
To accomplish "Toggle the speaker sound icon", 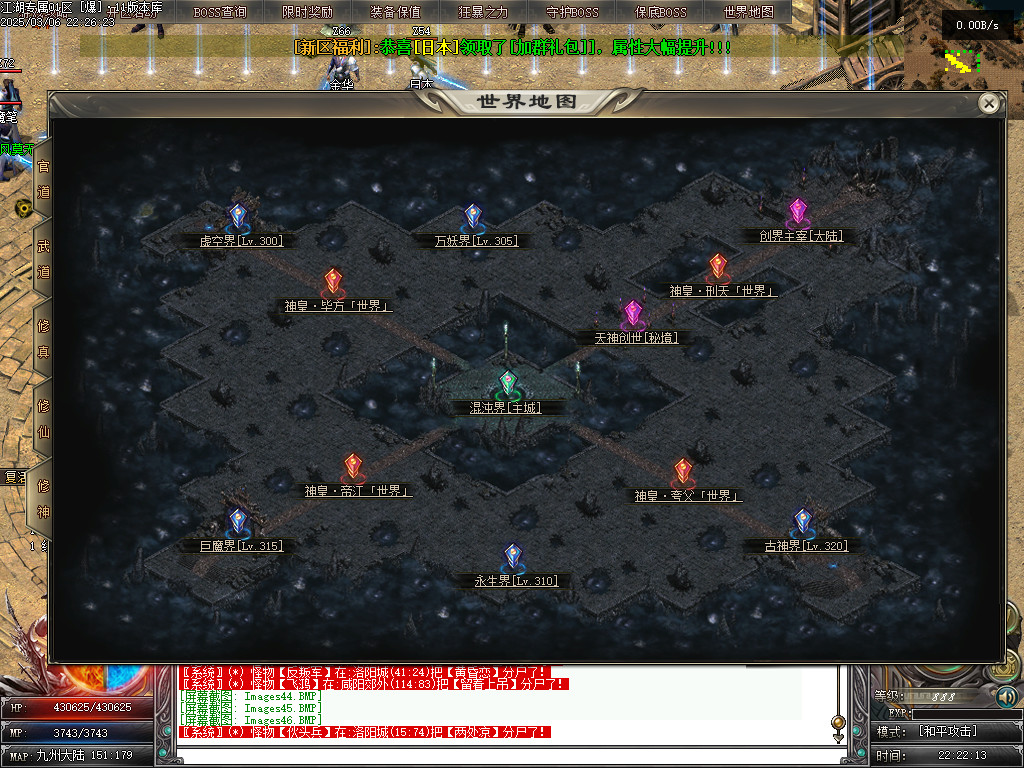I will point(1007,696).
